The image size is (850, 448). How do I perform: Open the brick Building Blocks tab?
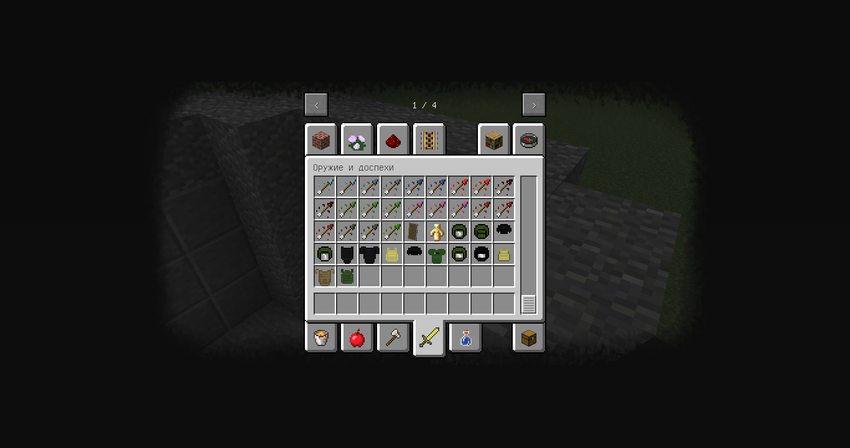click(x=320, y=140)
